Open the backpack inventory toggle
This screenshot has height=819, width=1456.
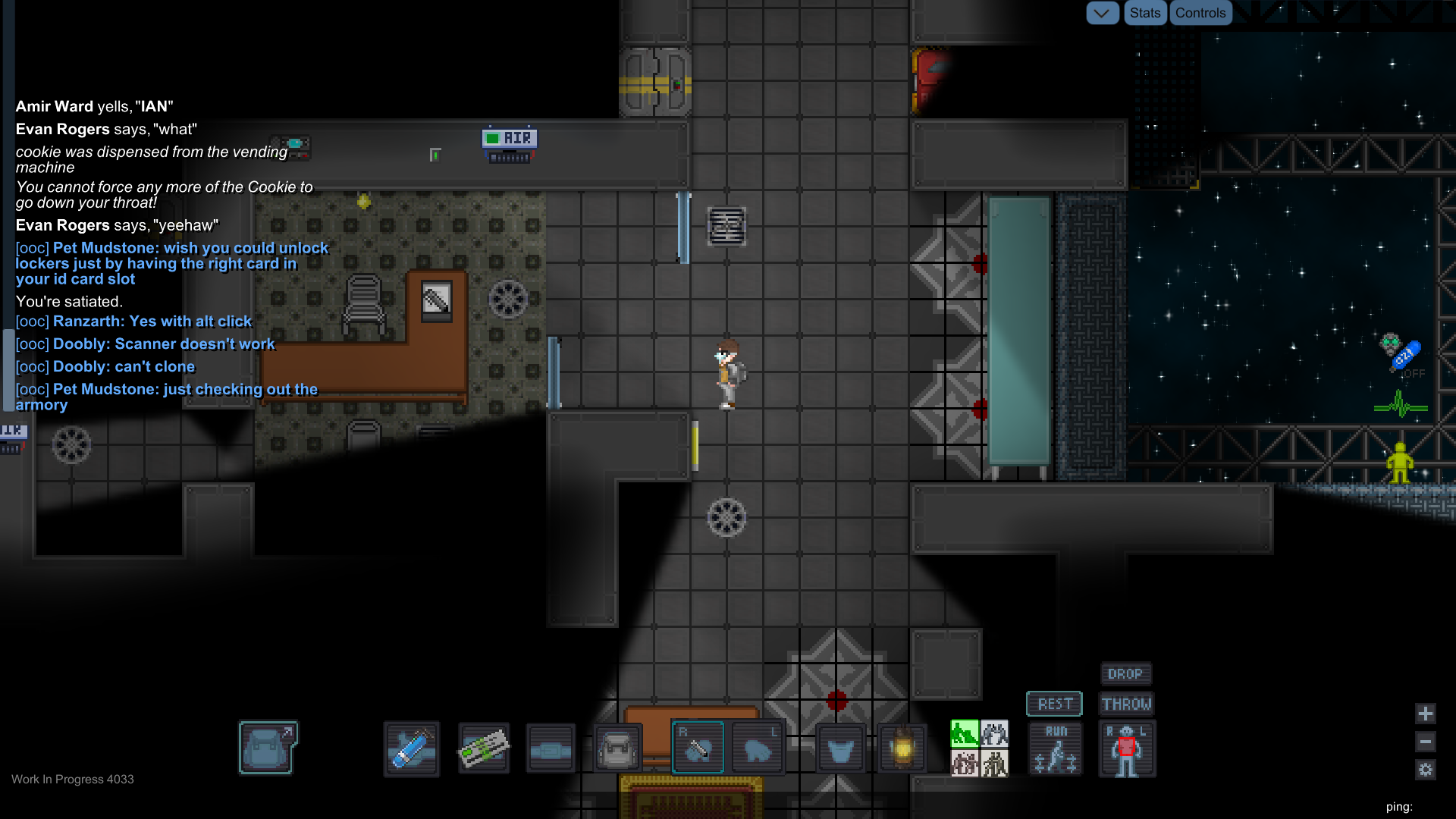[268, 748]
